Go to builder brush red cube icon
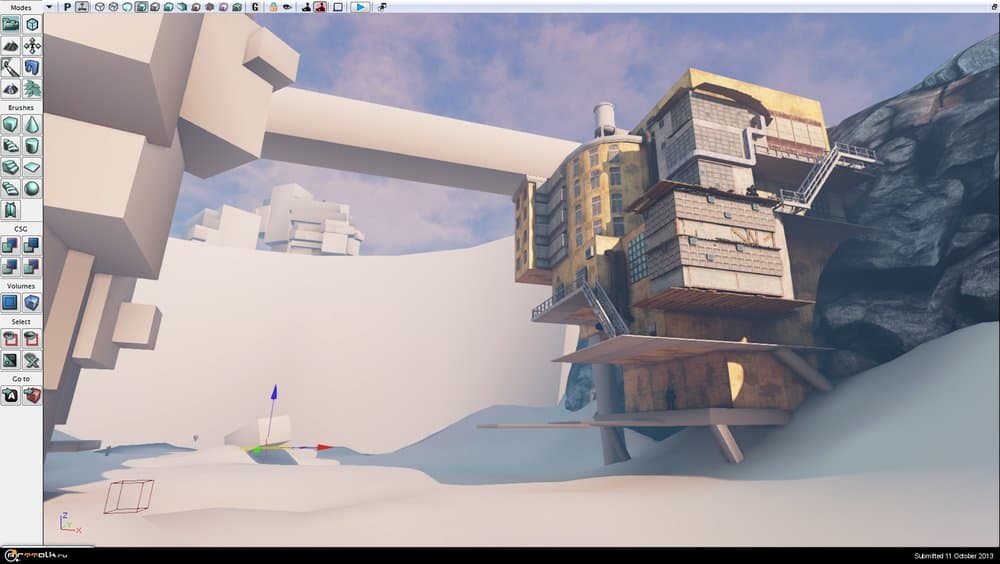This screenshot has height=564, width=1000. [32, 395]
